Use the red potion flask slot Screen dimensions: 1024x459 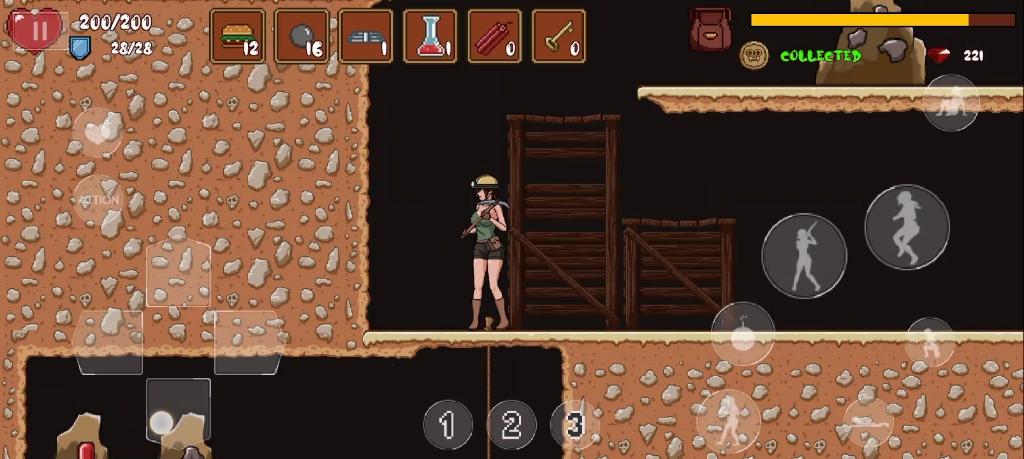pyautogui.click(x=430, y=37)
